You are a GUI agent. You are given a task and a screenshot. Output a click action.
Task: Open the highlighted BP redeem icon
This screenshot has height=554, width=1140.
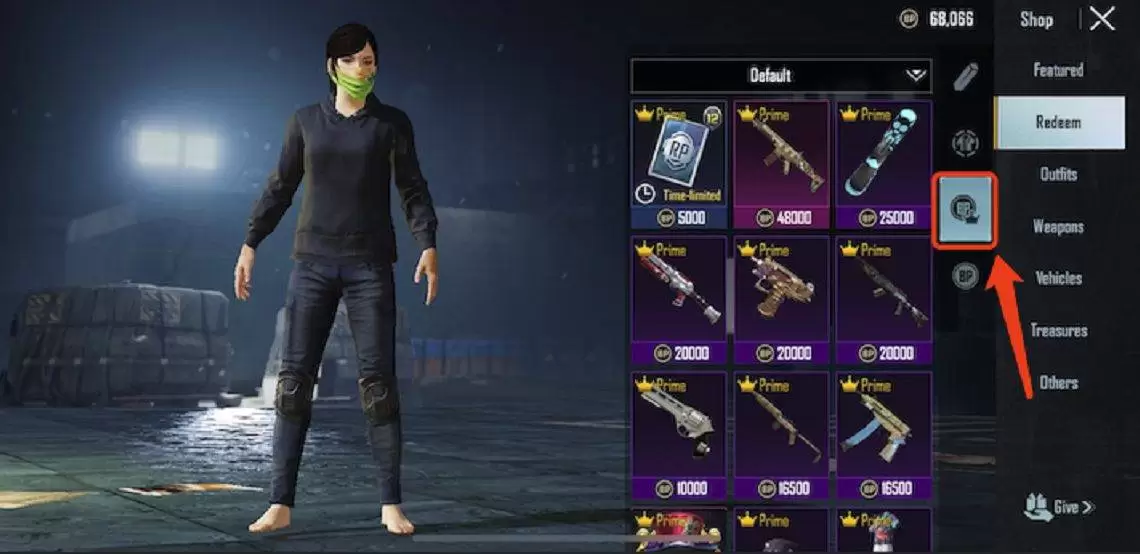click(964, 210)
